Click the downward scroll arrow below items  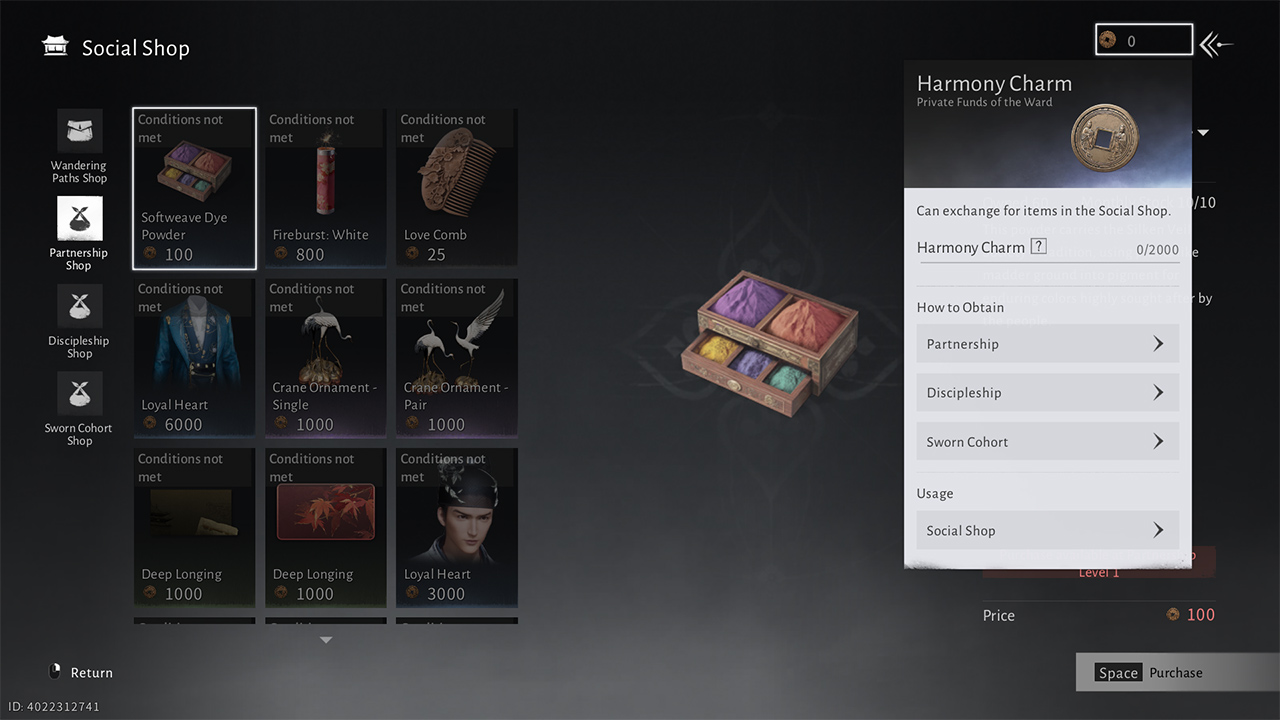pos(325,638)
